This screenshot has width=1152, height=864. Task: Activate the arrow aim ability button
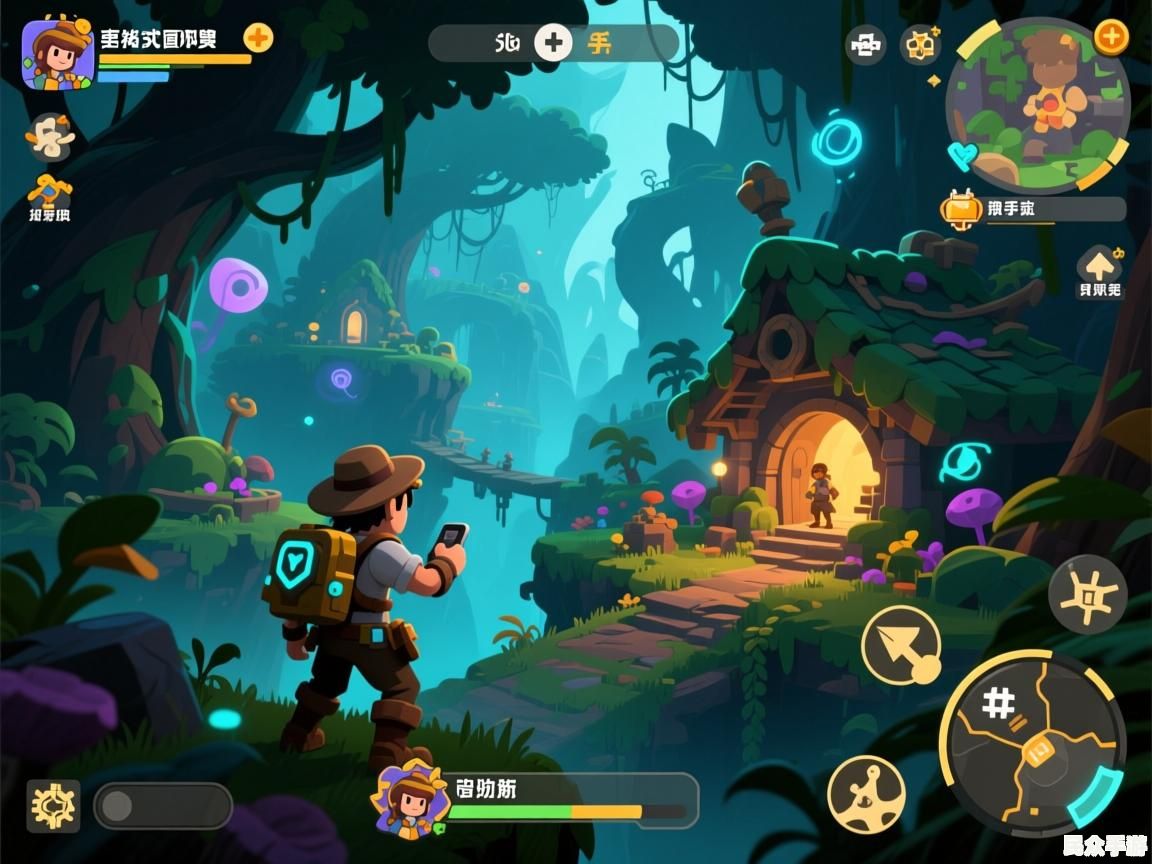click(901, 645)
